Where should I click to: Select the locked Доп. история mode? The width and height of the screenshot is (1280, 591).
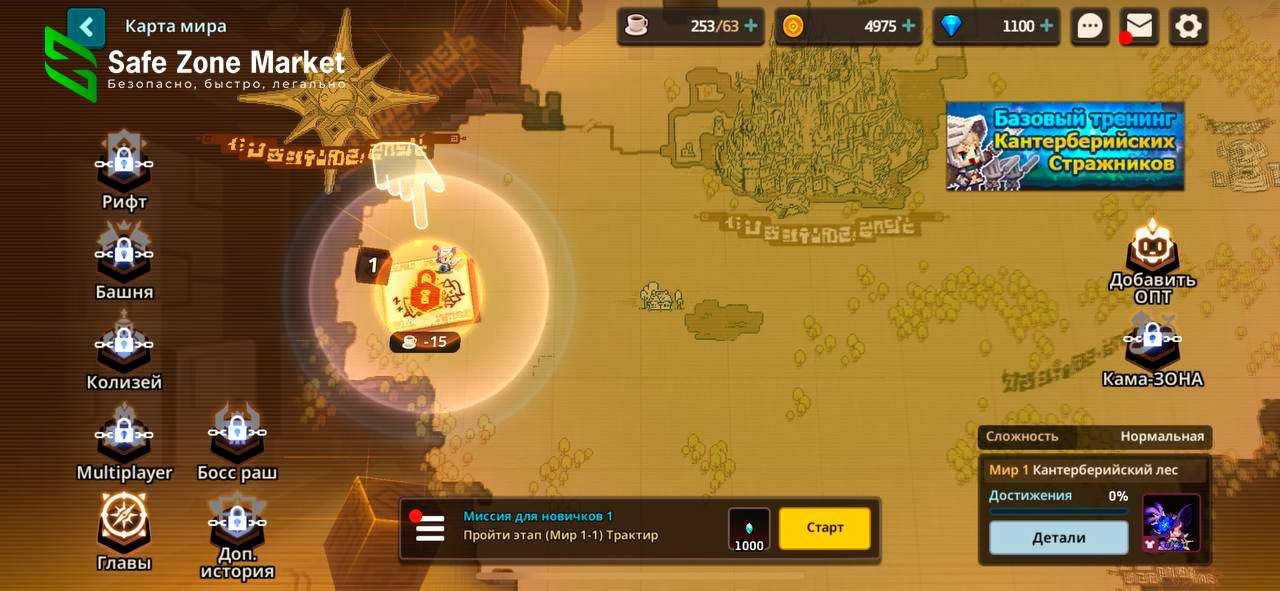click(237, 526)
